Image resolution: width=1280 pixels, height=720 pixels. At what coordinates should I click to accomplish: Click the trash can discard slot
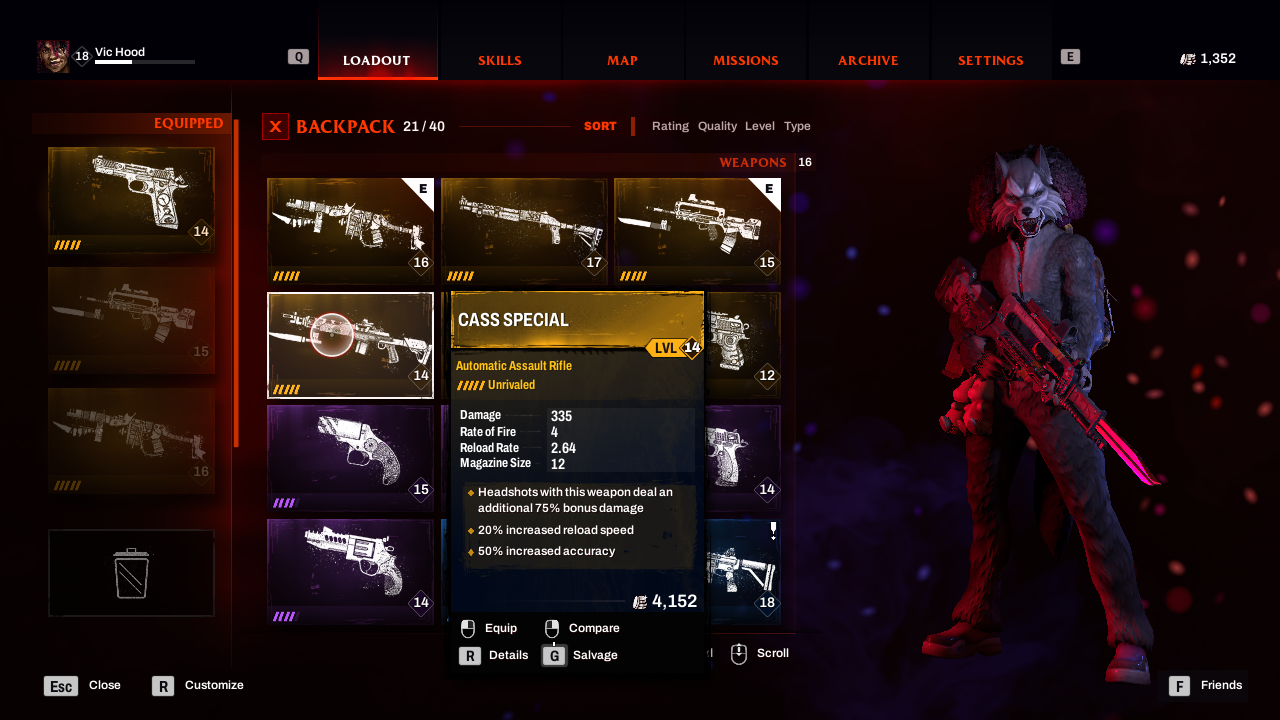point(131,573)
